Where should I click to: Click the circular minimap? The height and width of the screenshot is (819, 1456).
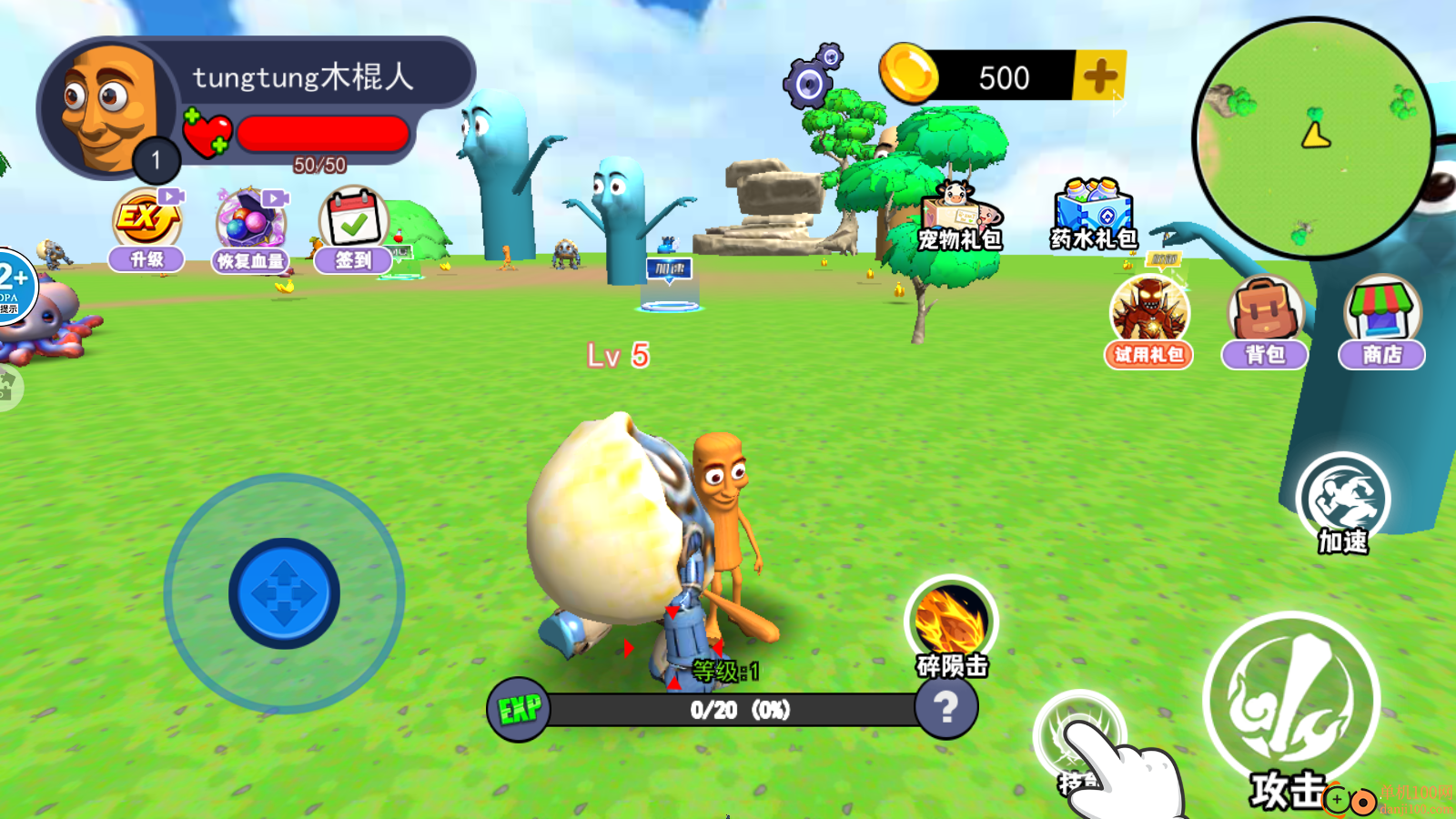[x=1314, y=137]
